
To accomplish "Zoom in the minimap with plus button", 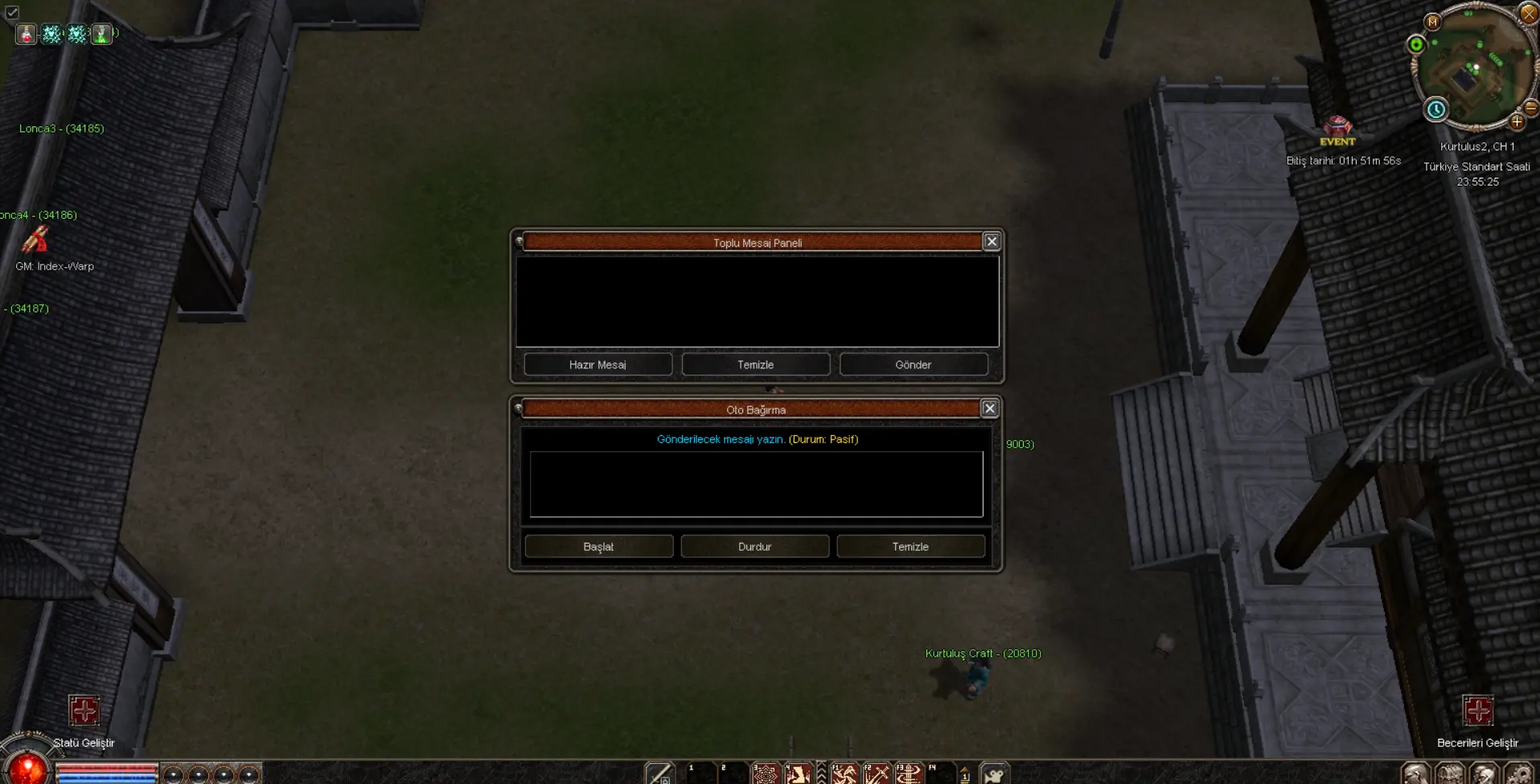I will 1517,122.
